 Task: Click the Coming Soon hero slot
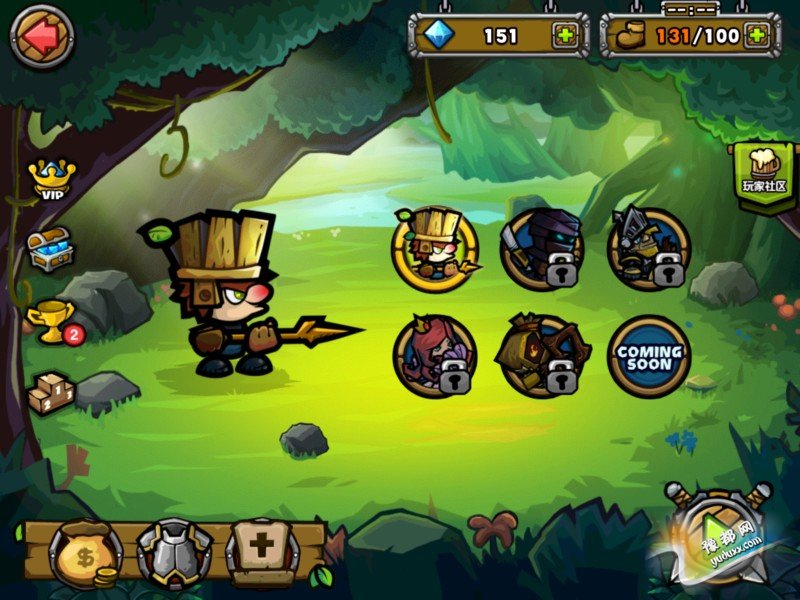[648, 356]
